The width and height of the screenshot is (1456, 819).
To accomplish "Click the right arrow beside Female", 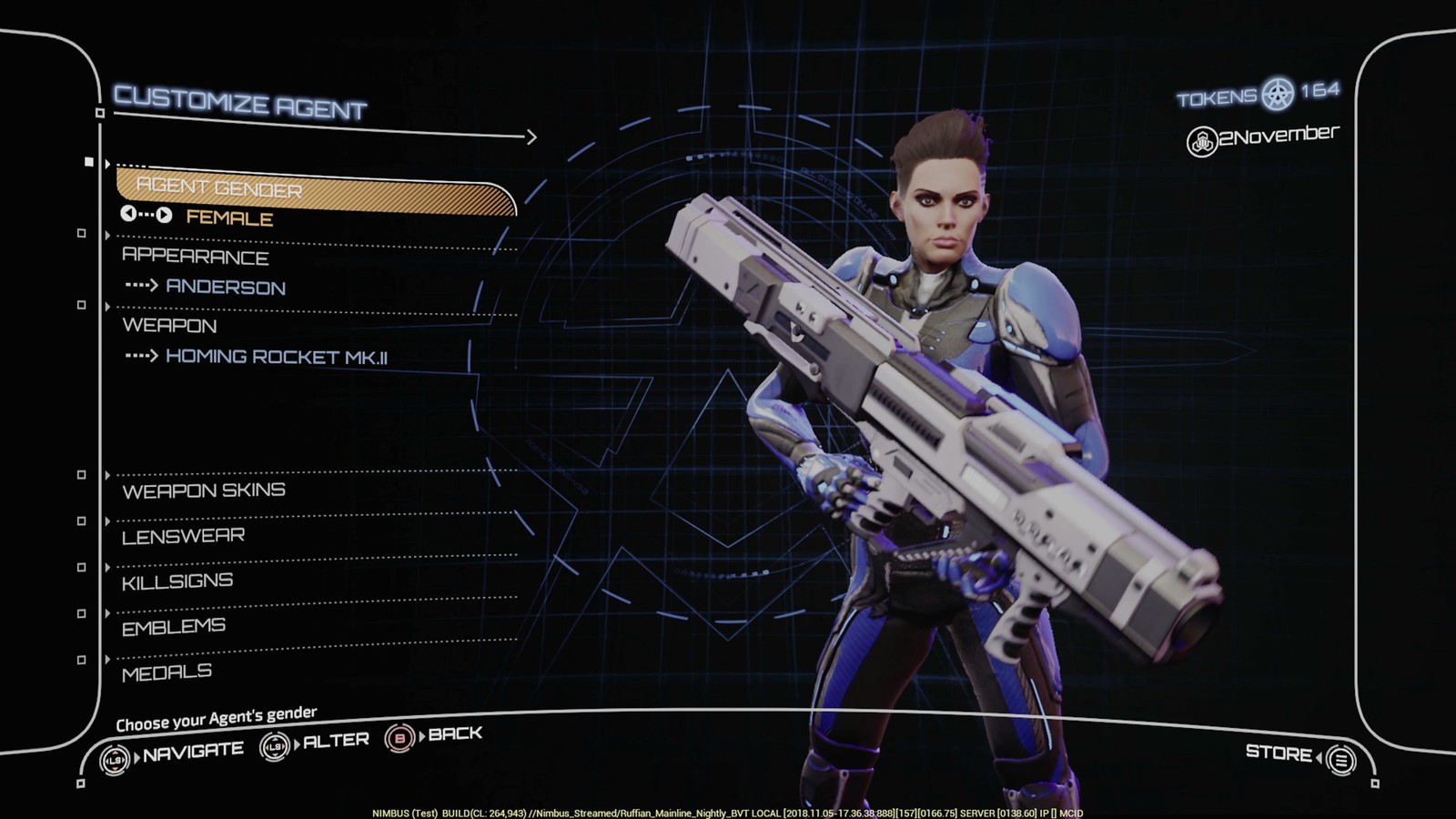I will click(x=164, y=216).
